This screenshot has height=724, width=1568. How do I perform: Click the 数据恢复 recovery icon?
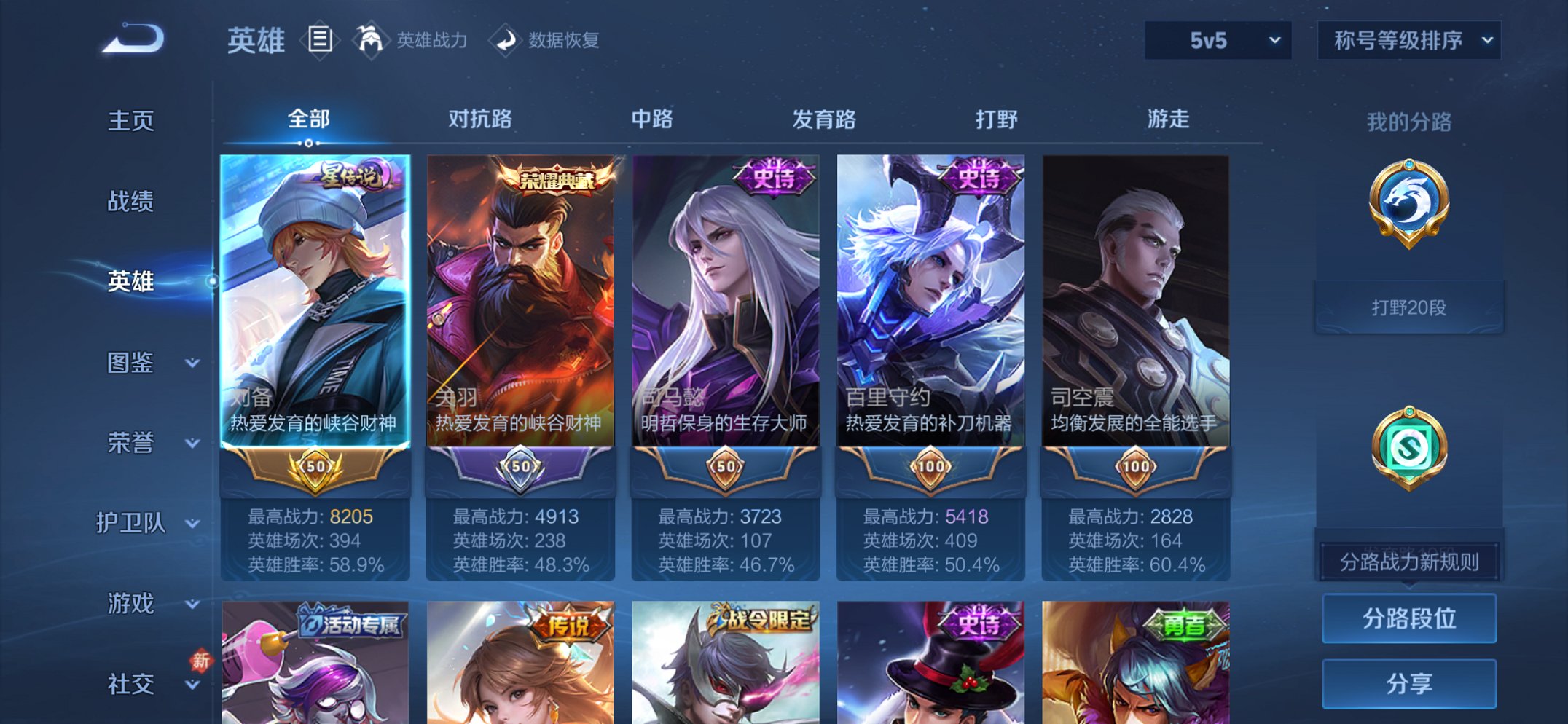504,40
